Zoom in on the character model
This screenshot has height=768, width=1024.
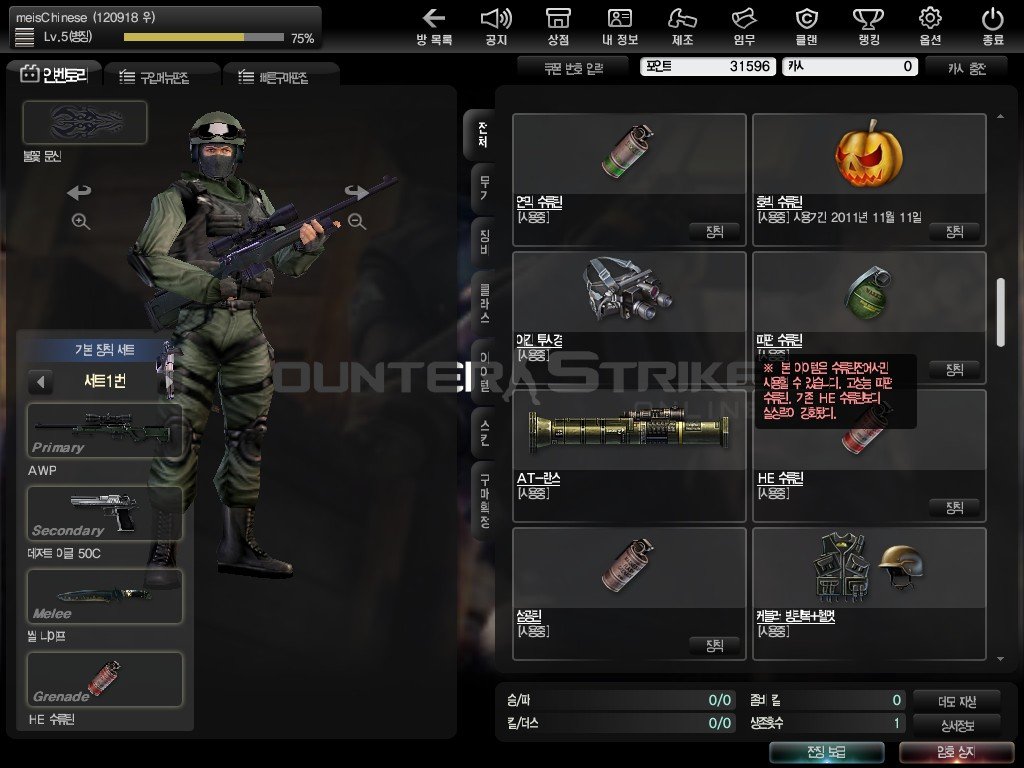[81, 222]
